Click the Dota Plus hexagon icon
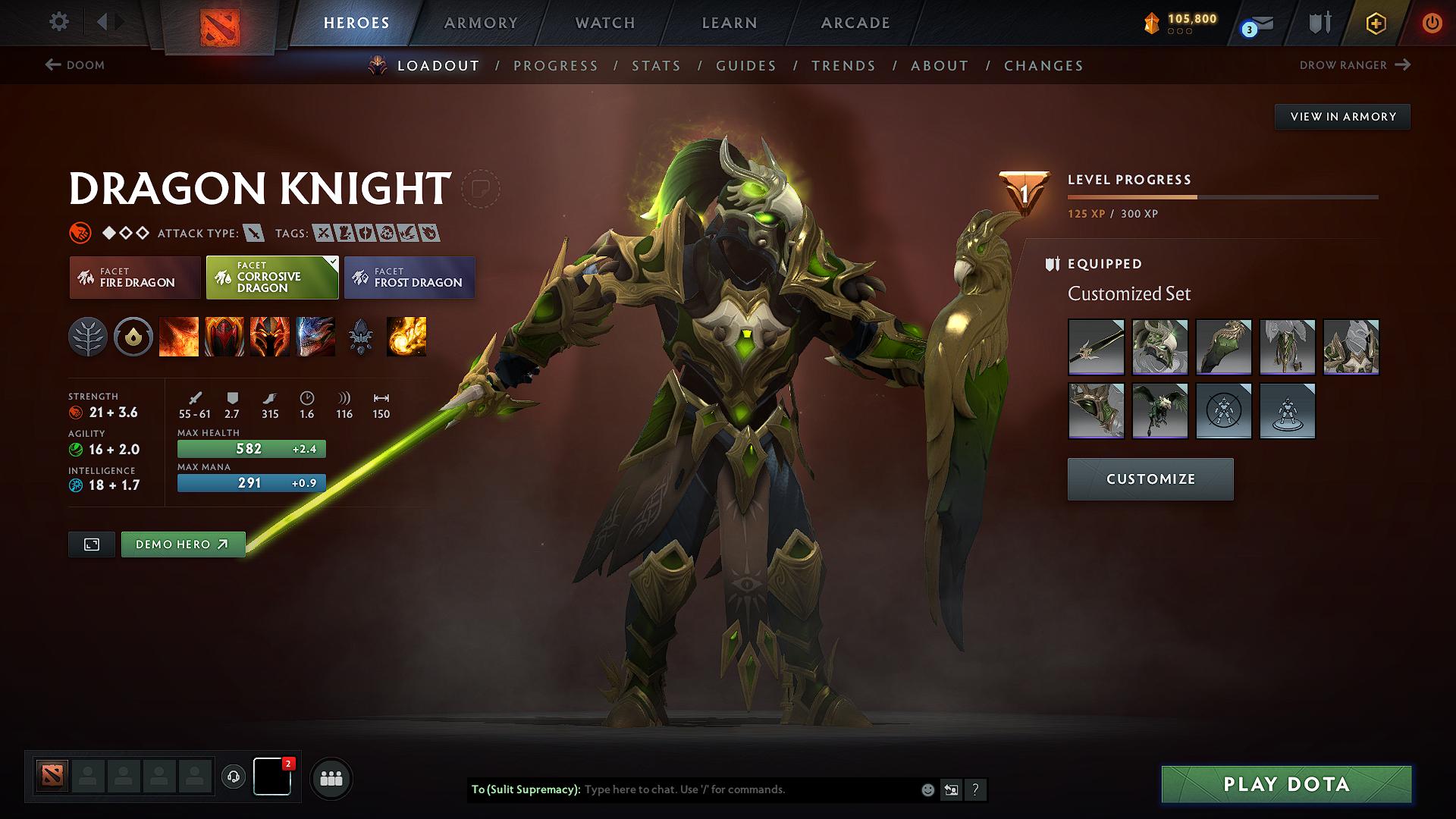This screenshot has height=819, width=1456. [x=1375, y=23]
